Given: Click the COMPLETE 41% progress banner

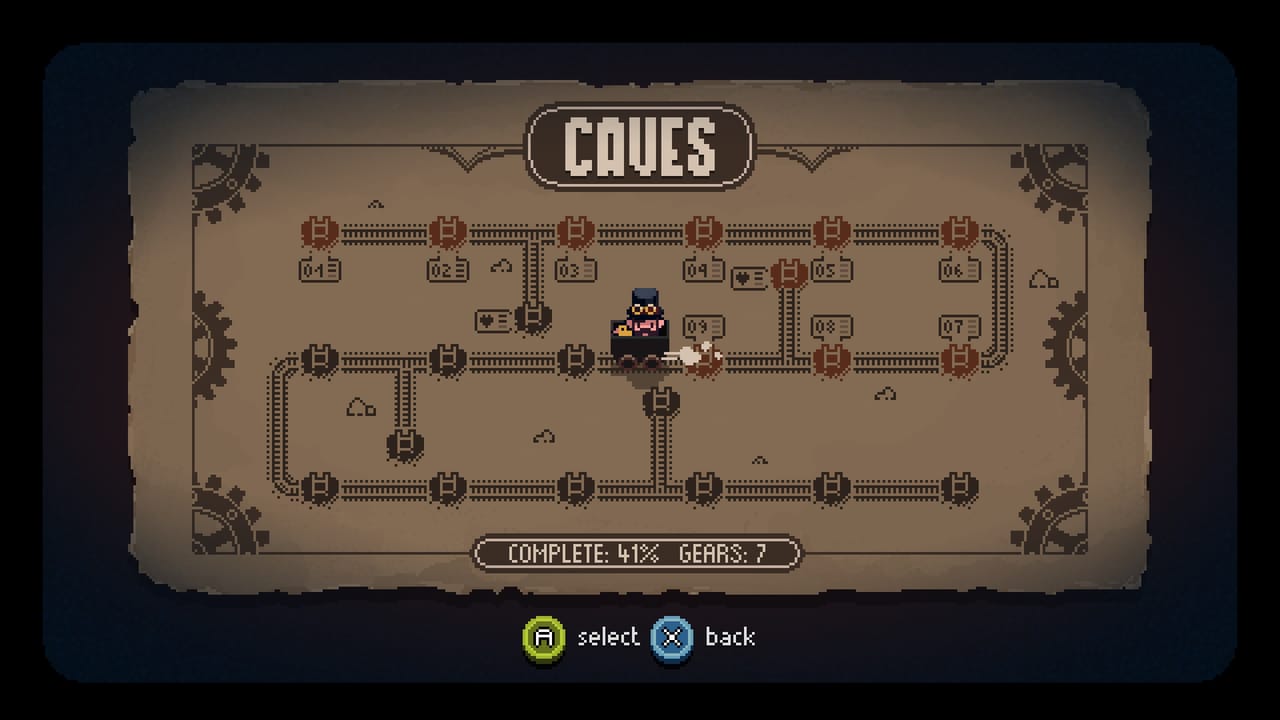Looking at the screenshot, I should coord(580,551).
